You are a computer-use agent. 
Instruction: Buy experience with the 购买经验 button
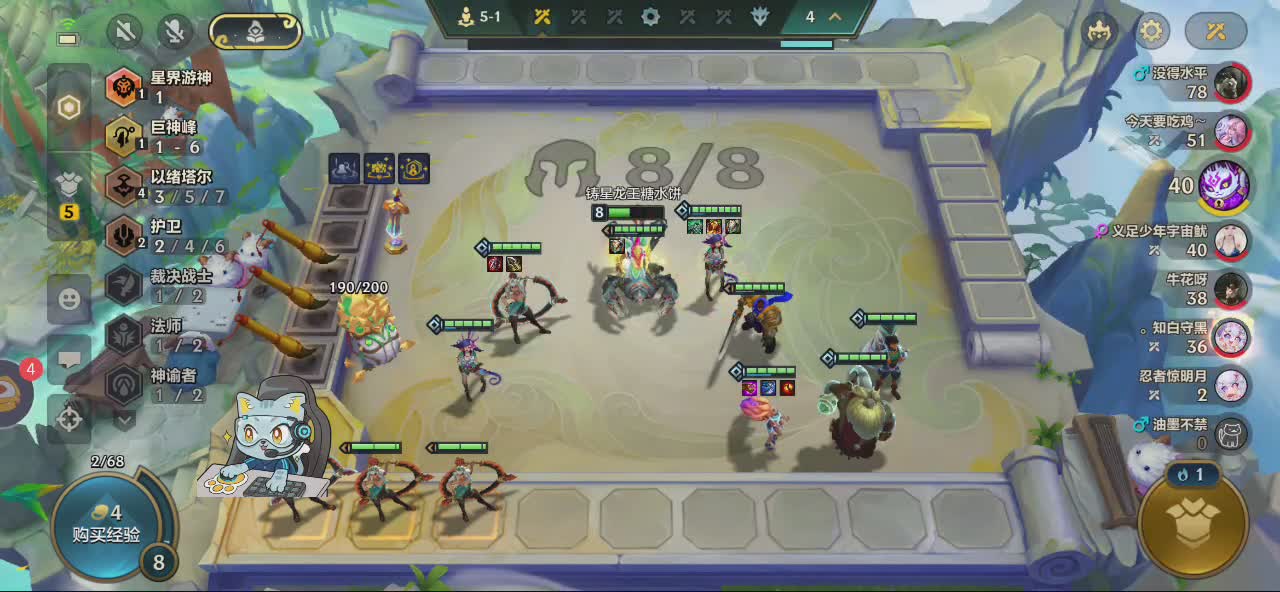(106, 524)
